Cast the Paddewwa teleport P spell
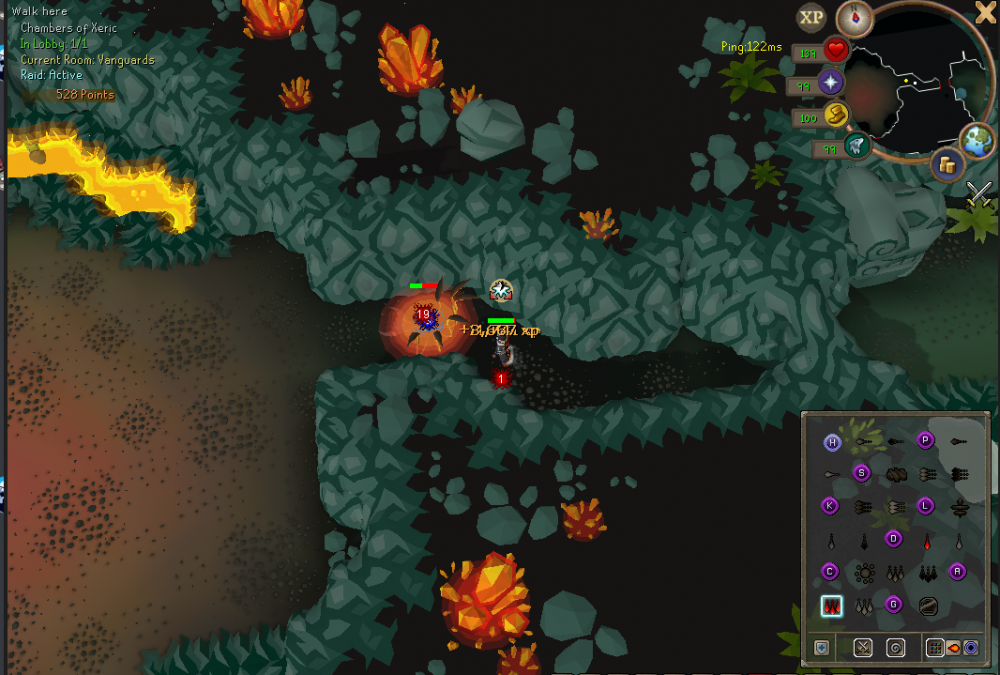This screenshot has width=1000, height=675. [x=926, y=440]
